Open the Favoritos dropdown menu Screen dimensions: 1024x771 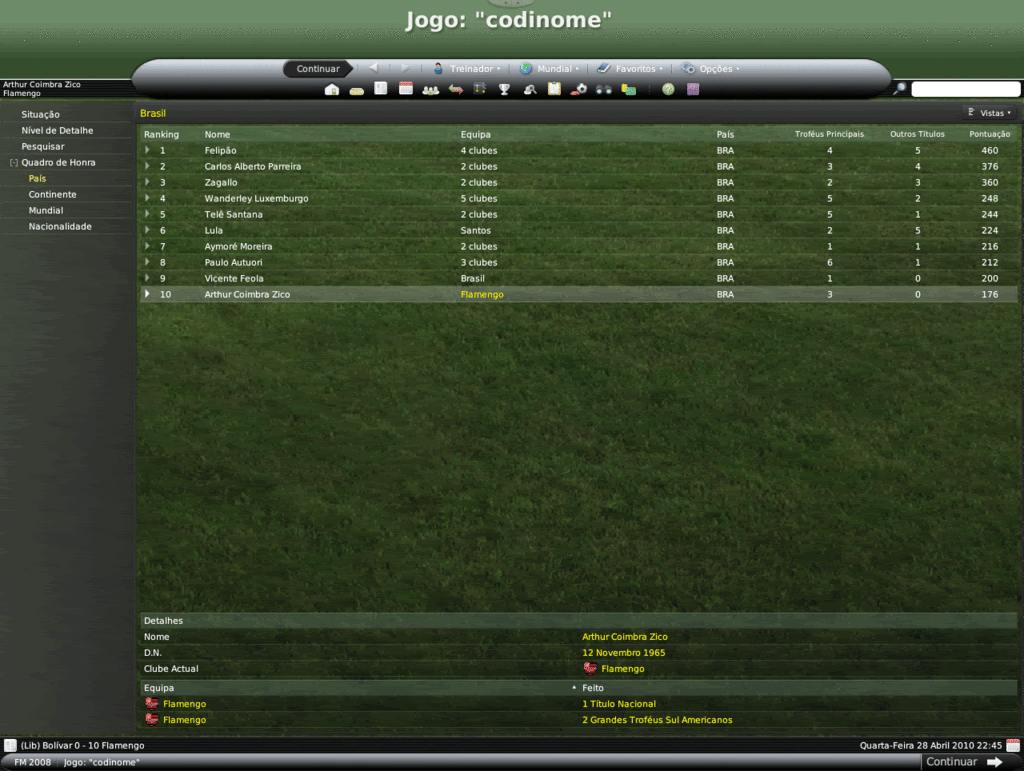click(x=631, y=69)
